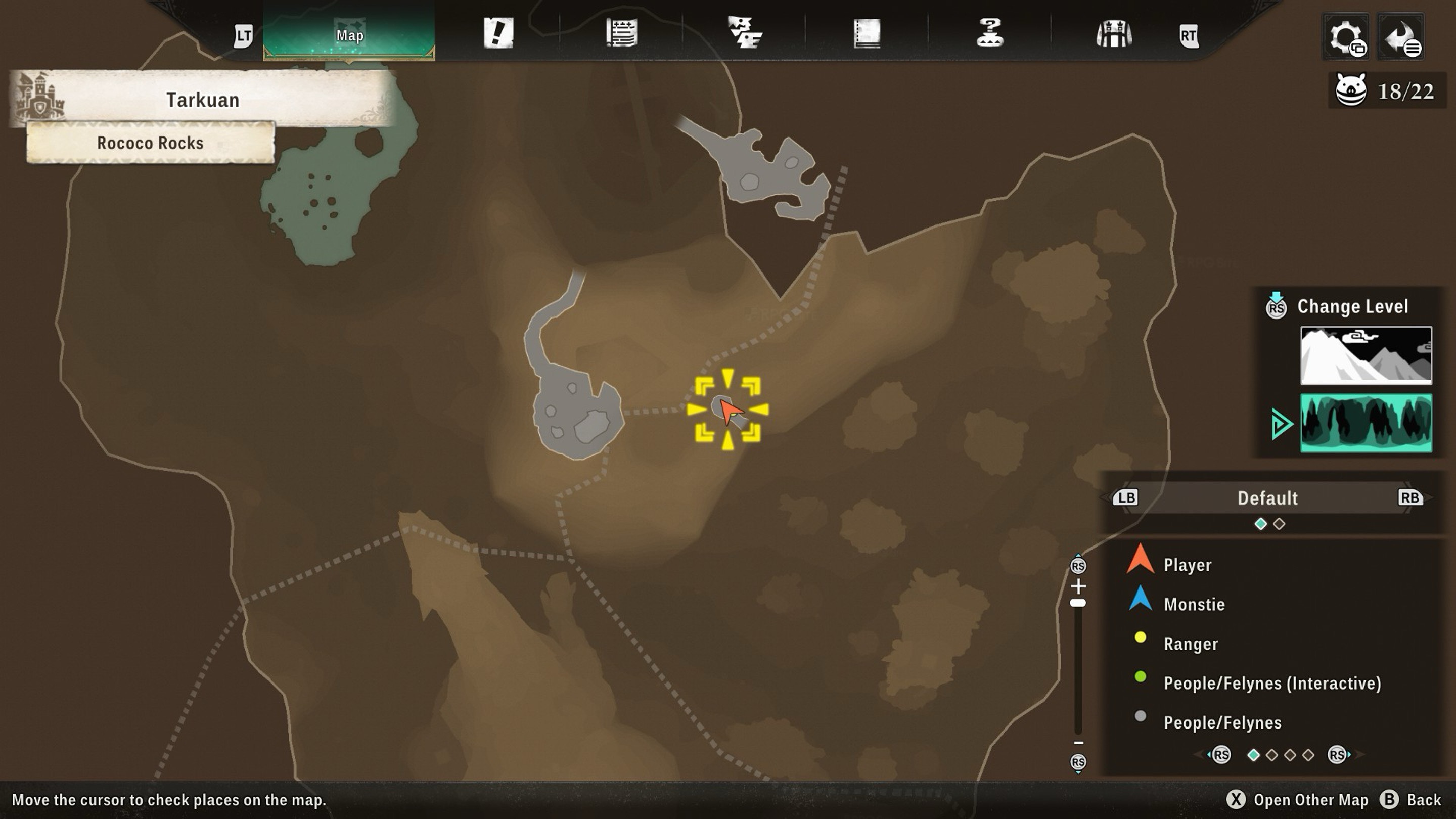Zoom out with the minus button
The height and width of the screenshot is (819, 1456).
(1078, 743)
